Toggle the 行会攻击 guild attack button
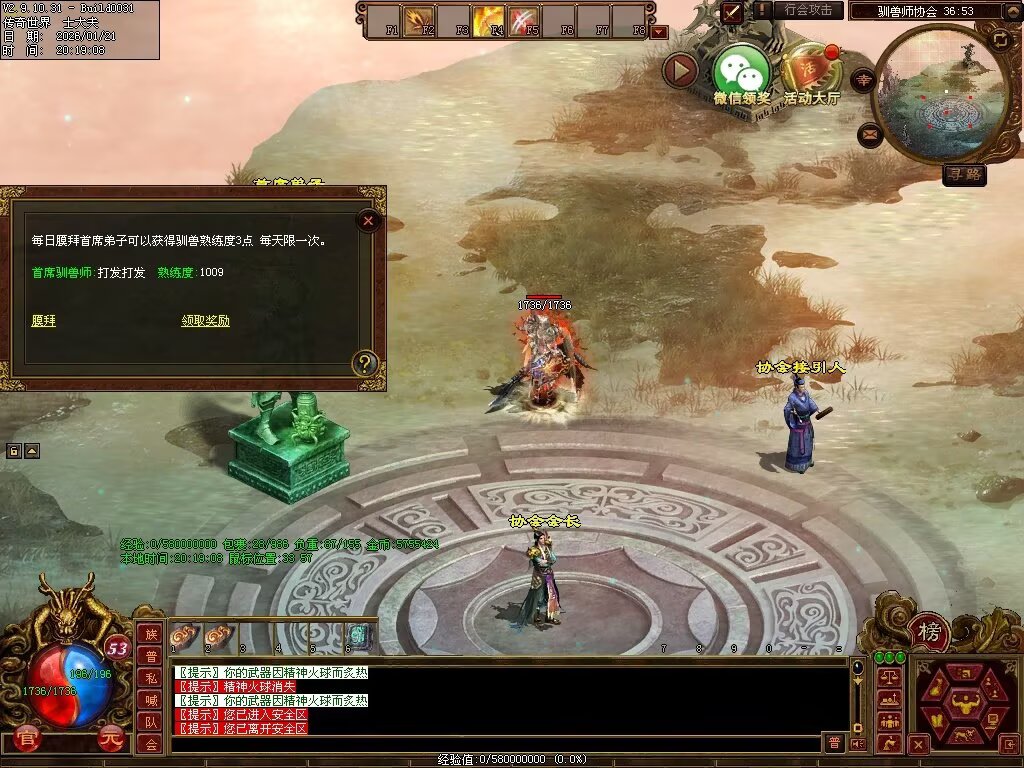Image resolution: width=1024 pixels, height=768 pixels. [807, 10]
